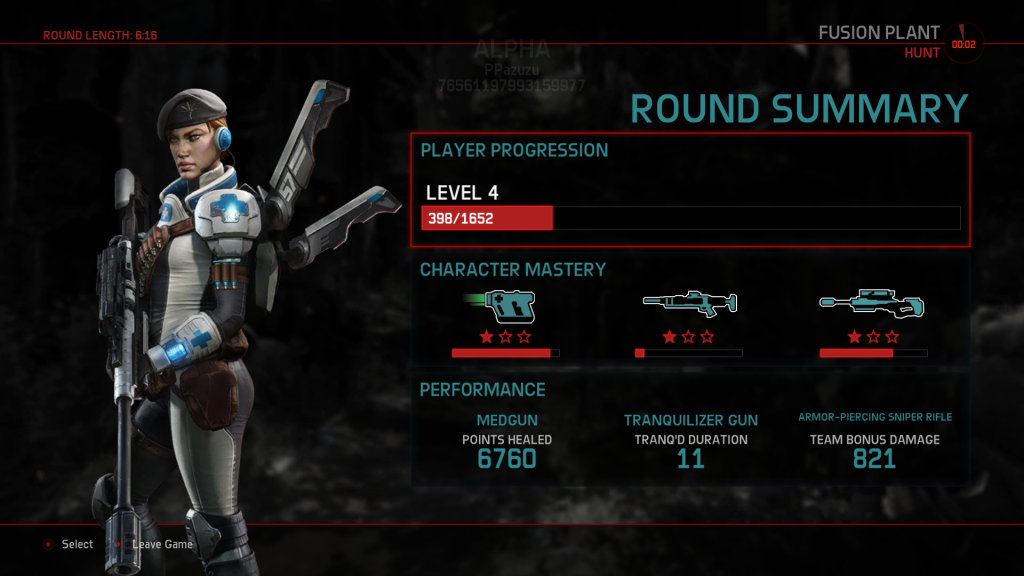The image size is (1024, 576).
Task: Select the Player Progression panel
Action: pos(690,189)
